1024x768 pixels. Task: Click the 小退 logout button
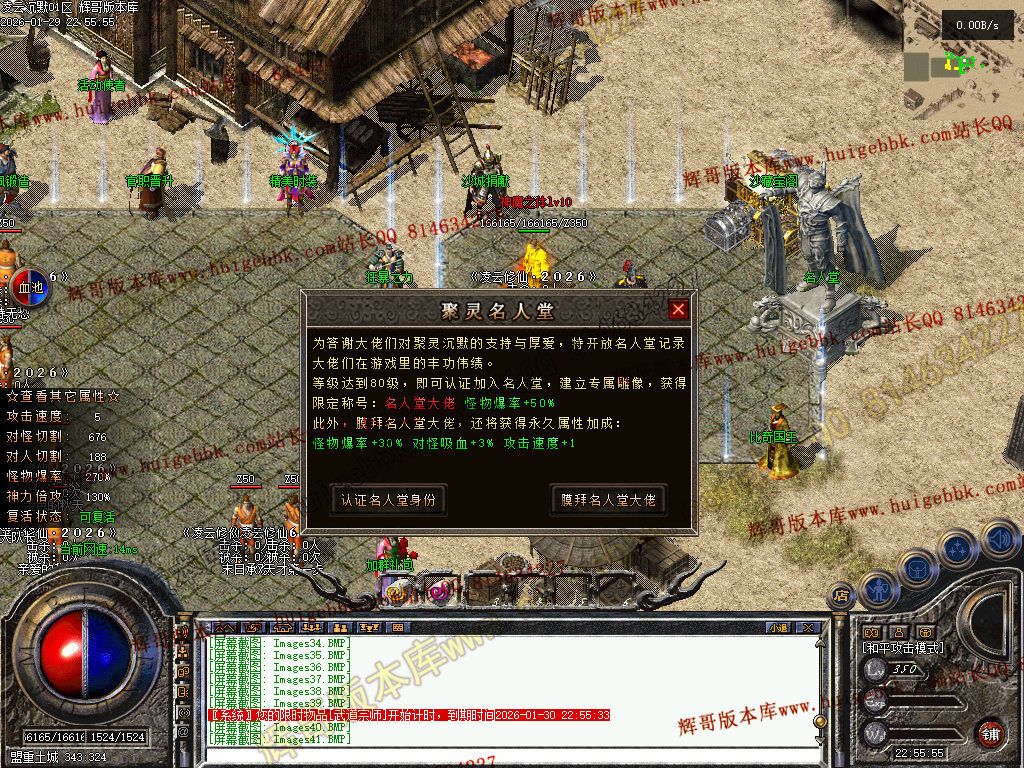(779, 627)
